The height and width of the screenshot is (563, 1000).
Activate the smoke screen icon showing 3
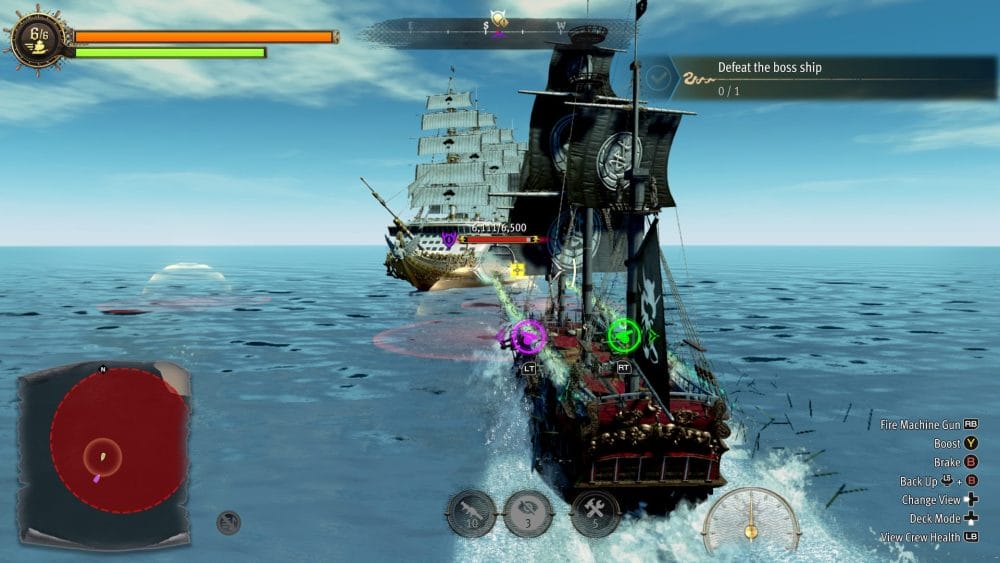527,513
